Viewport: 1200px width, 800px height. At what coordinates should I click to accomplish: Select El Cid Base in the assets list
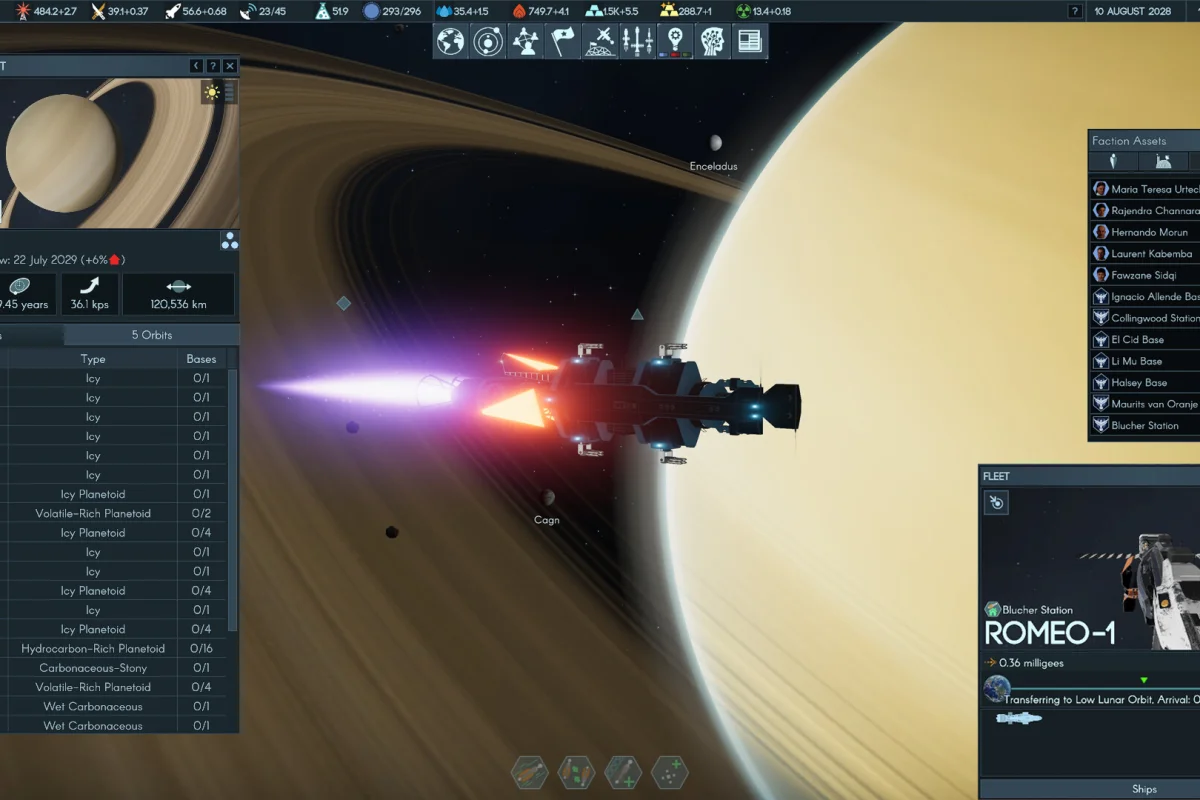(x=1137, y=340)
